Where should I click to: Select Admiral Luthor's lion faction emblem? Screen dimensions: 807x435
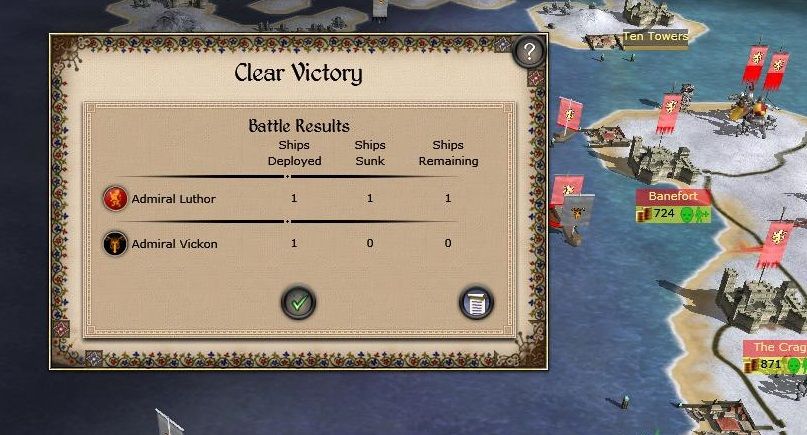[x=115, y=199]
